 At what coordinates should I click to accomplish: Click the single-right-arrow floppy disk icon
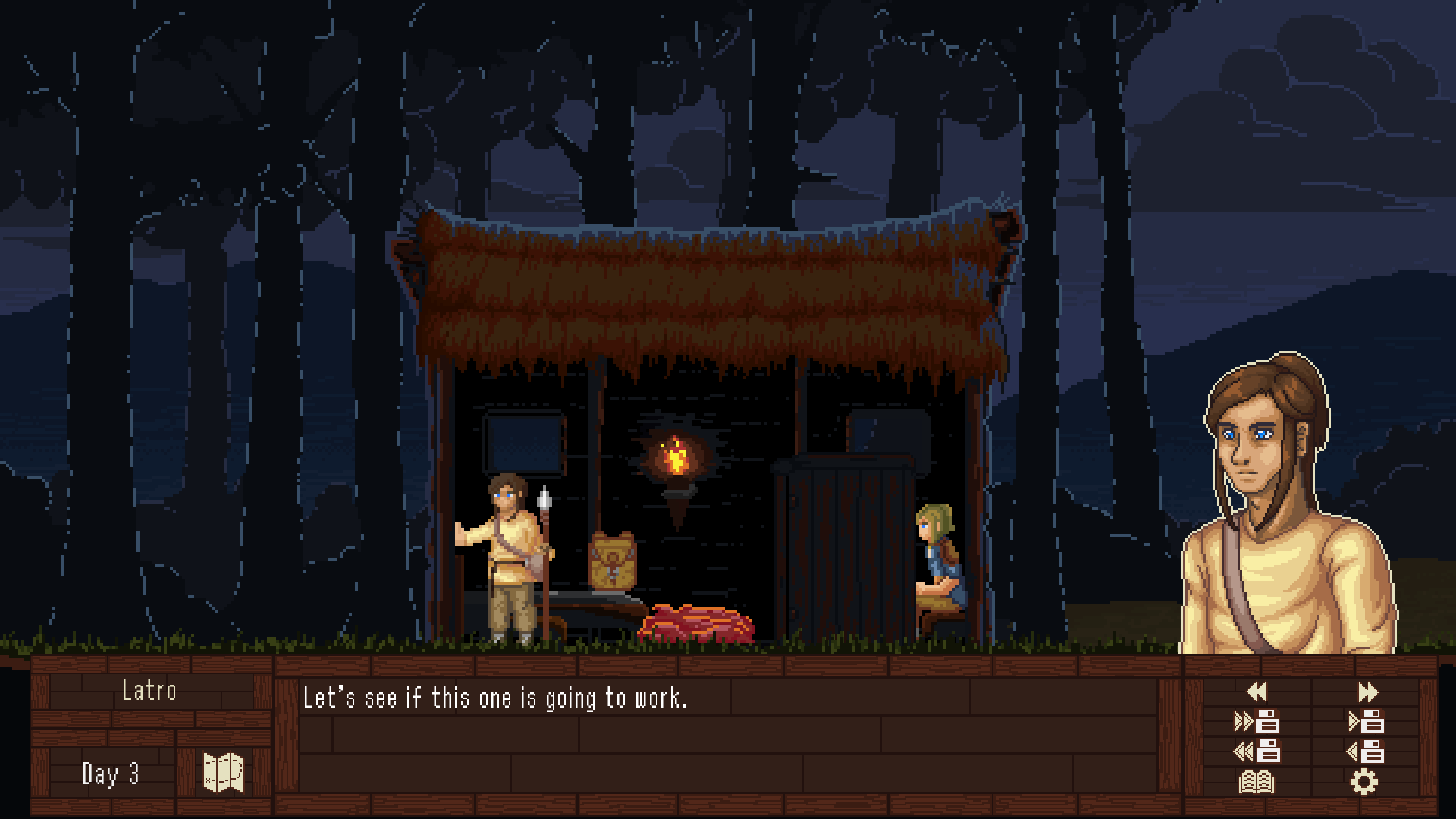coord(1367,721)
